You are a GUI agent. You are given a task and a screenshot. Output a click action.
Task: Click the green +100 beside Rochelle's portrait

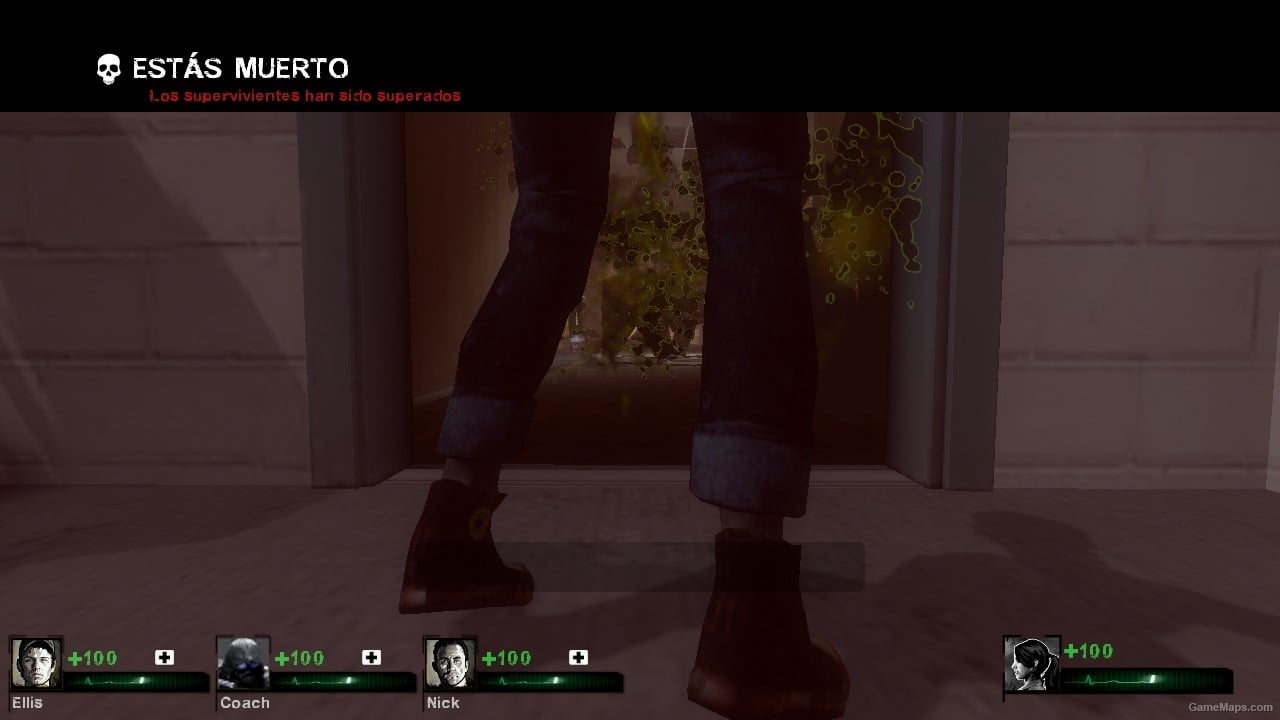[1088, 651]
